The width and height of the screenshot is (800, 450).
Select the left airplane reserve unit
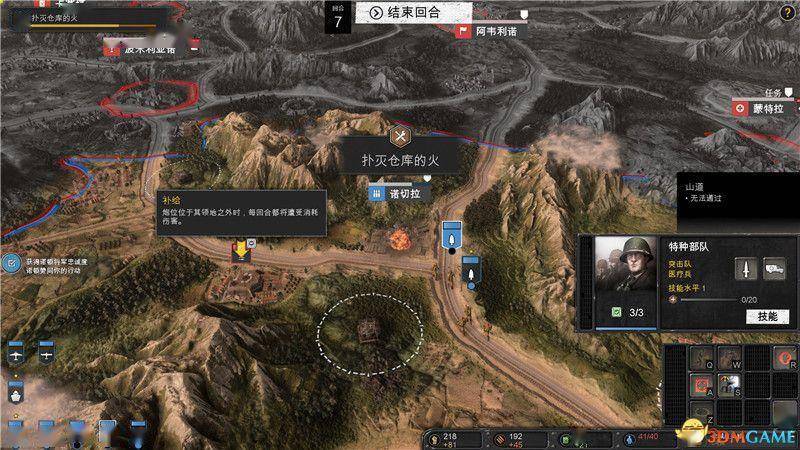(x=16, y=353)
